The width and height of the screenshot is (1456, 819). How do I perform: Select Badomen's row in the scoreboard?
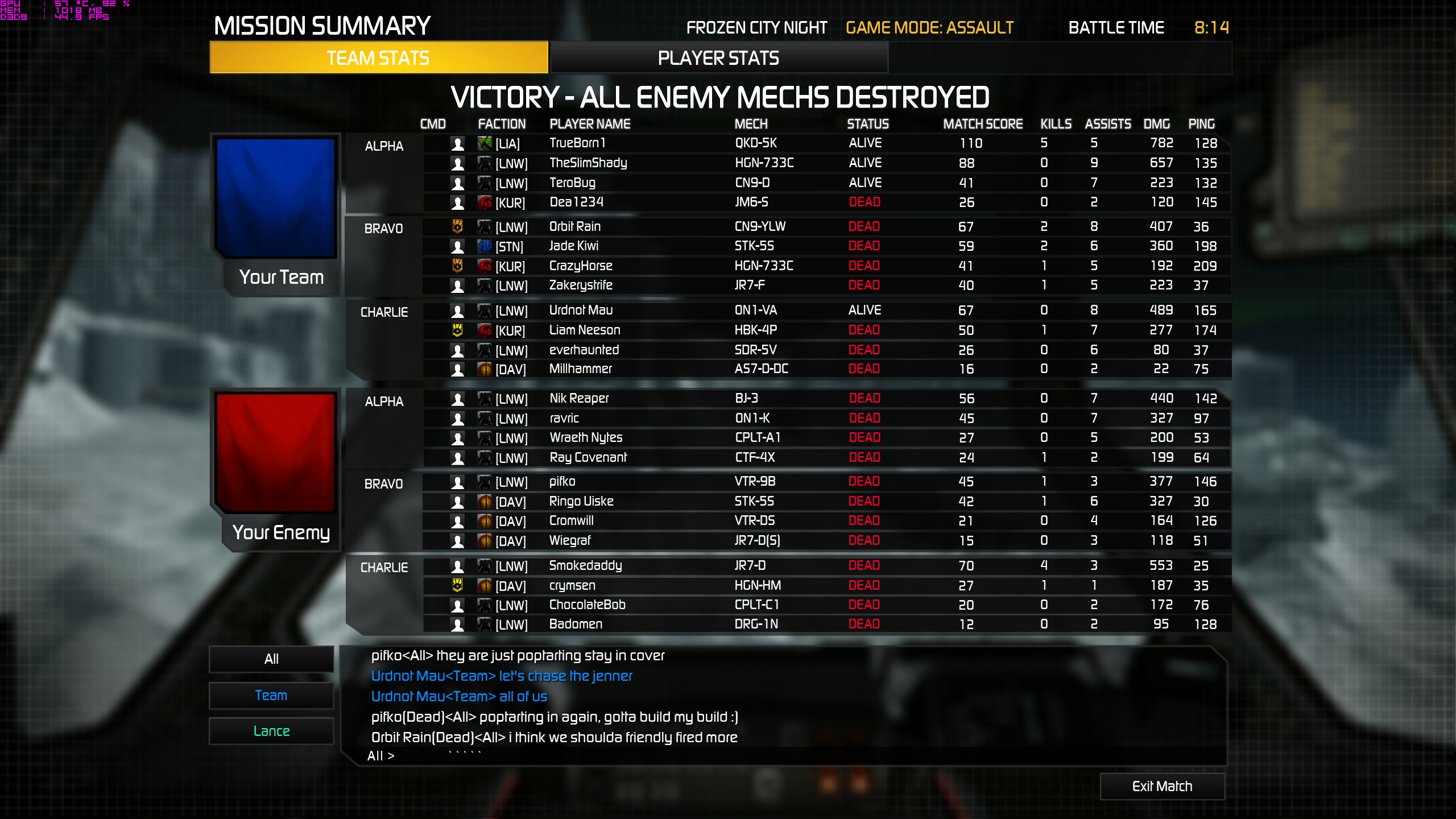pos(825,624)
